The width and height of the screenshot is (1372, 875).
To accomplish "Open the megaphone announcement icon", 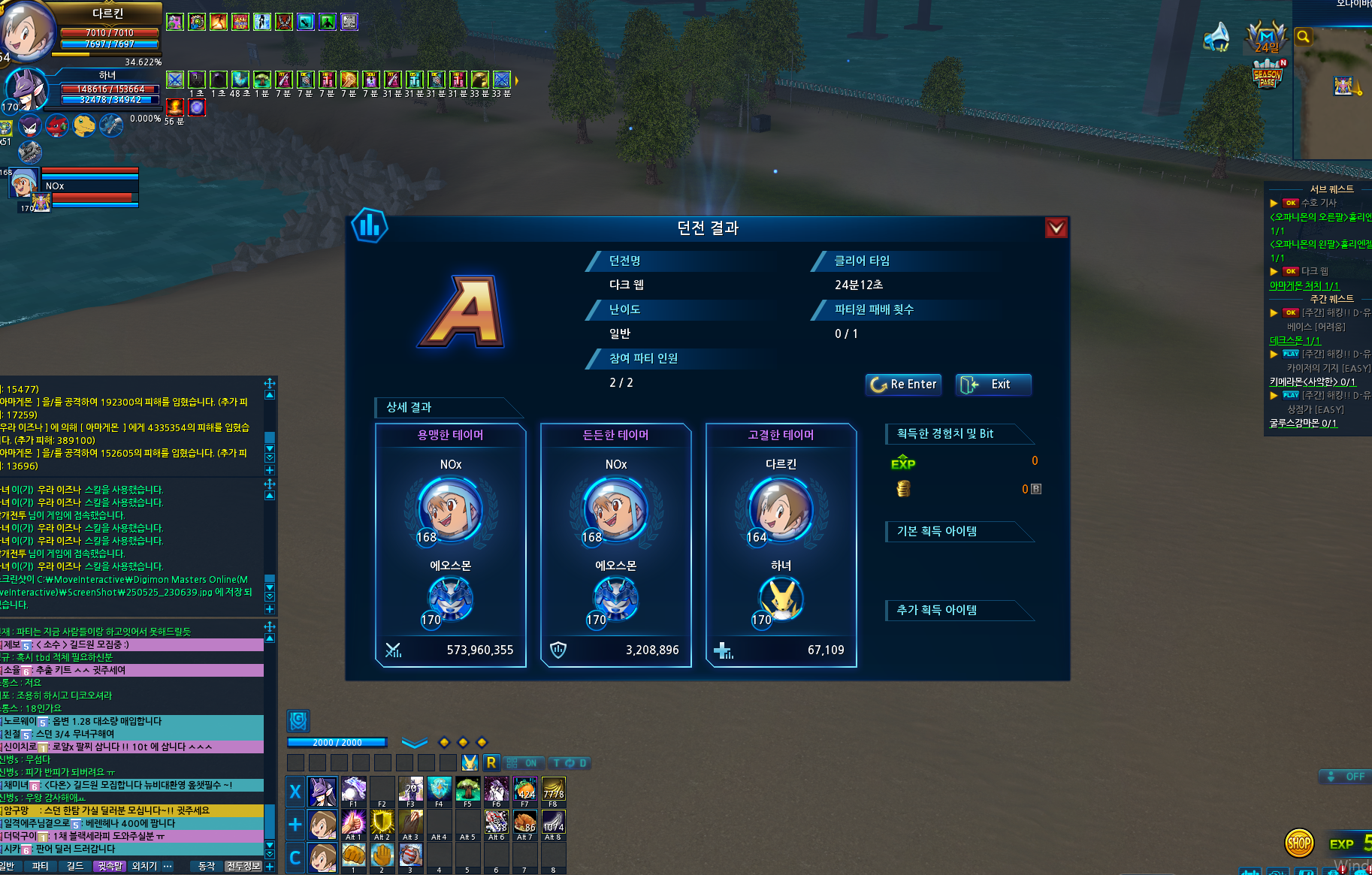I will click(1216, 36).
